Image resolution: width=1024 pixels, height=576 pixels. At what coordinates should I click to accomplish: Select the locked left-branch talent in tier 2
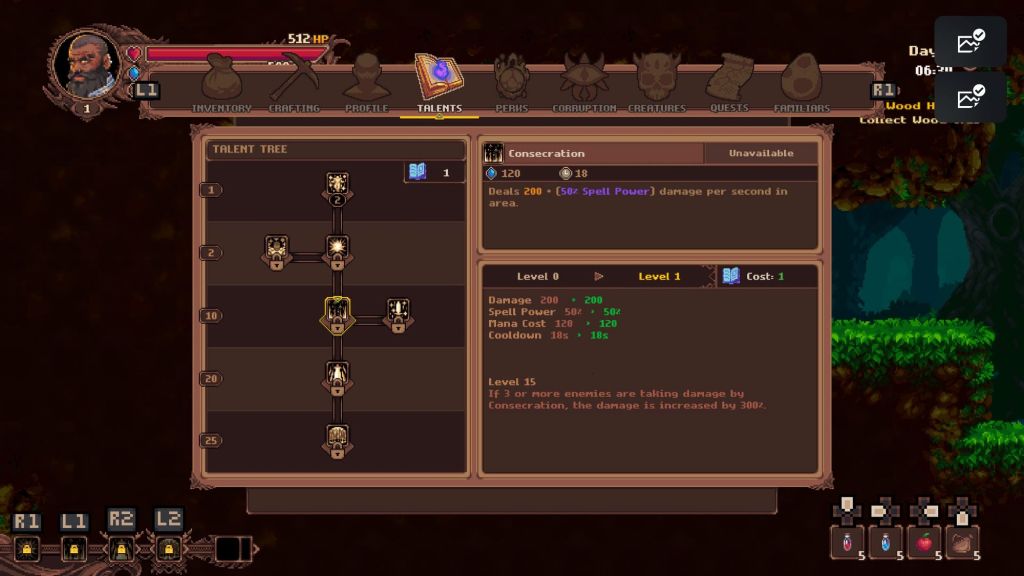[277, 250]
